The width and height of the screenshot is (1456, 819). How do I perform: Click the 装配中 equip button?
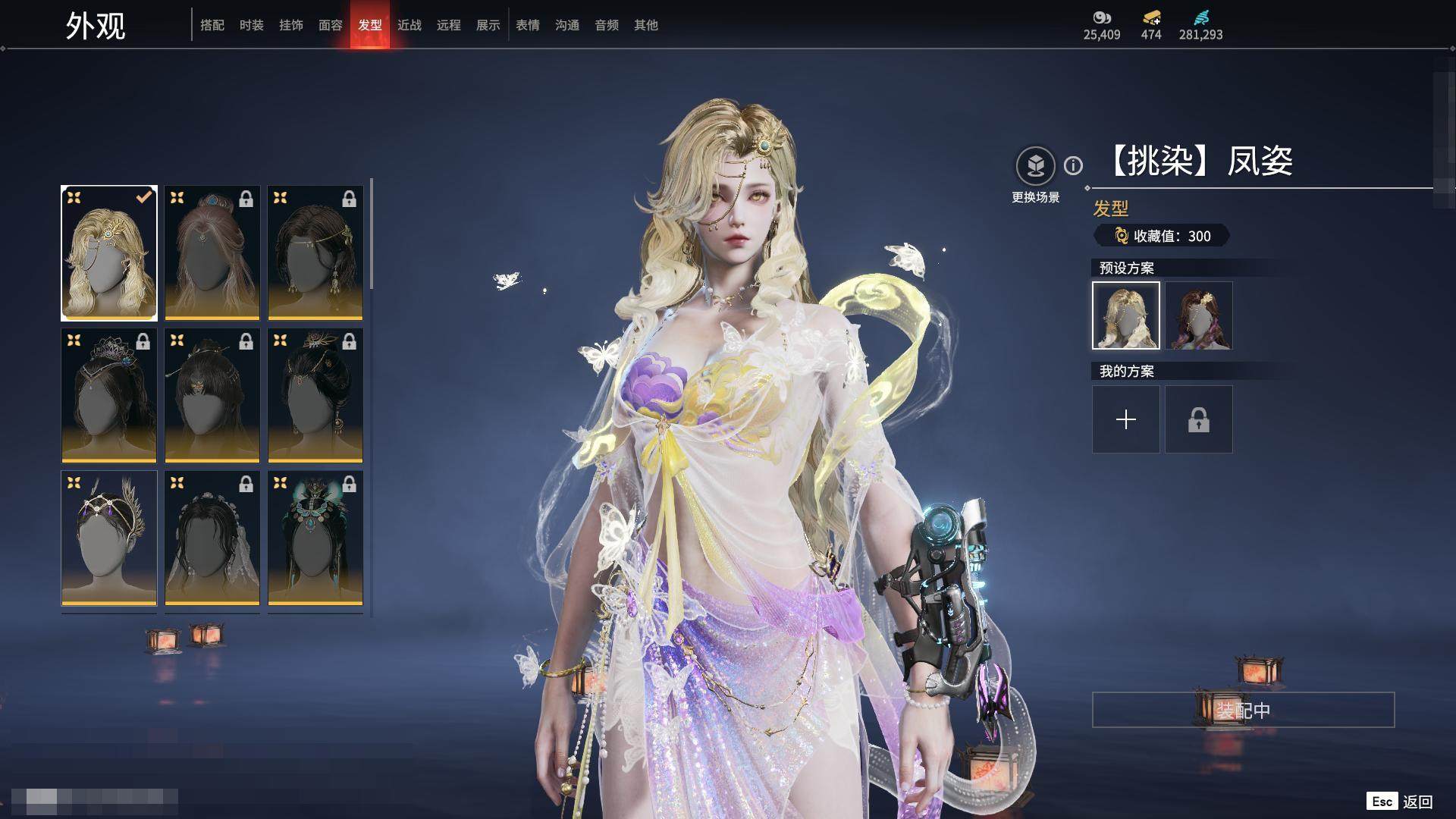click(x=1243, y=710)
